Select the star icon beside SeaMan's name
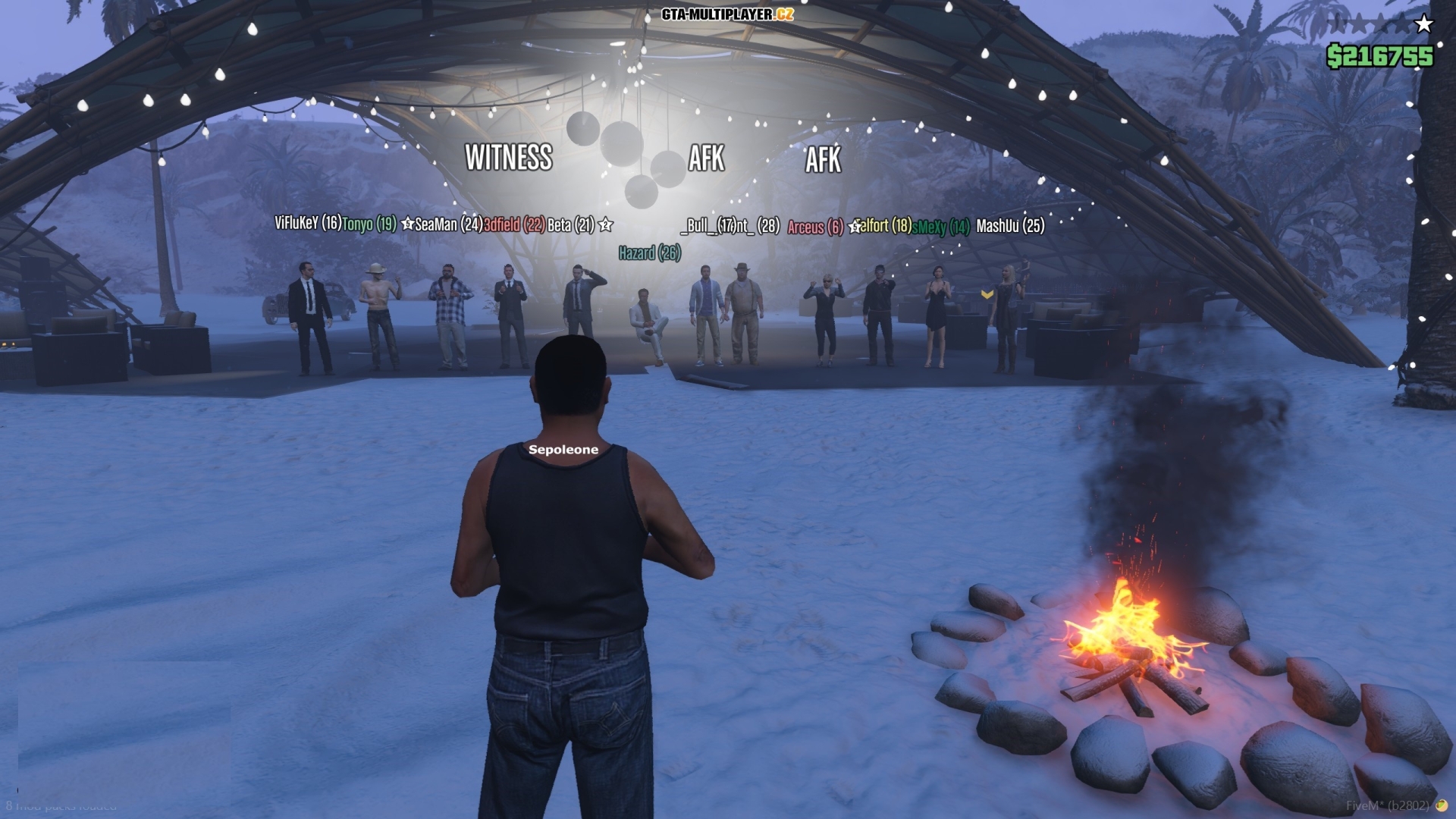 pos(408,224)
